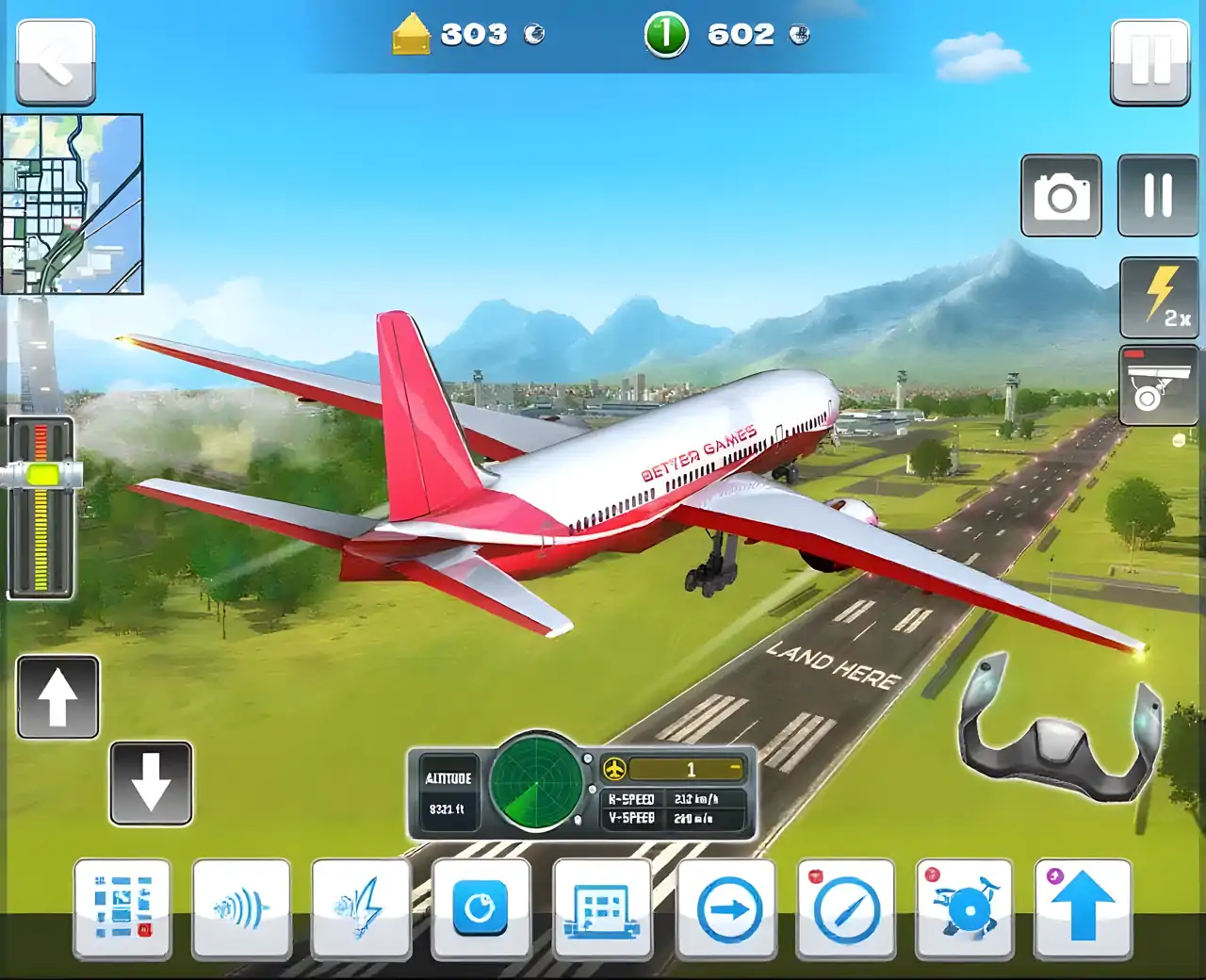Toggle the landing gear button
This screenshot has height=980, width=1206.
pyautogui.click(x=1158, y=384)
